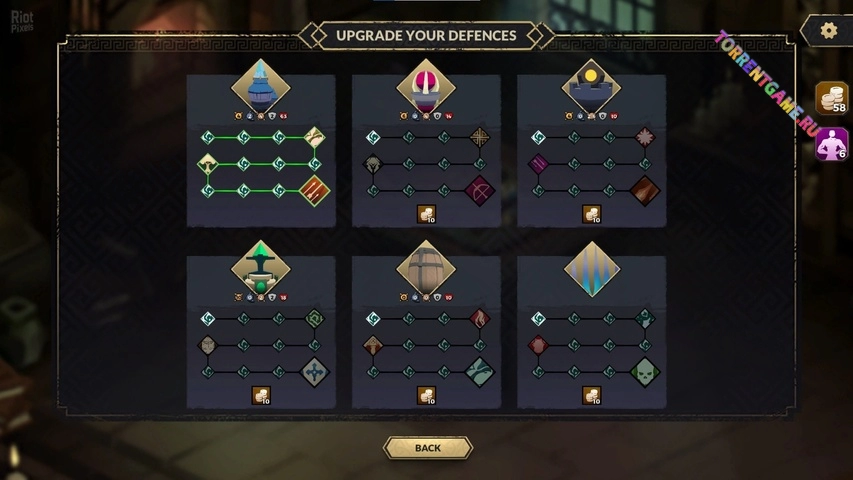Choose the four-arrow cross upgrade node

click(x=315, y=372)
